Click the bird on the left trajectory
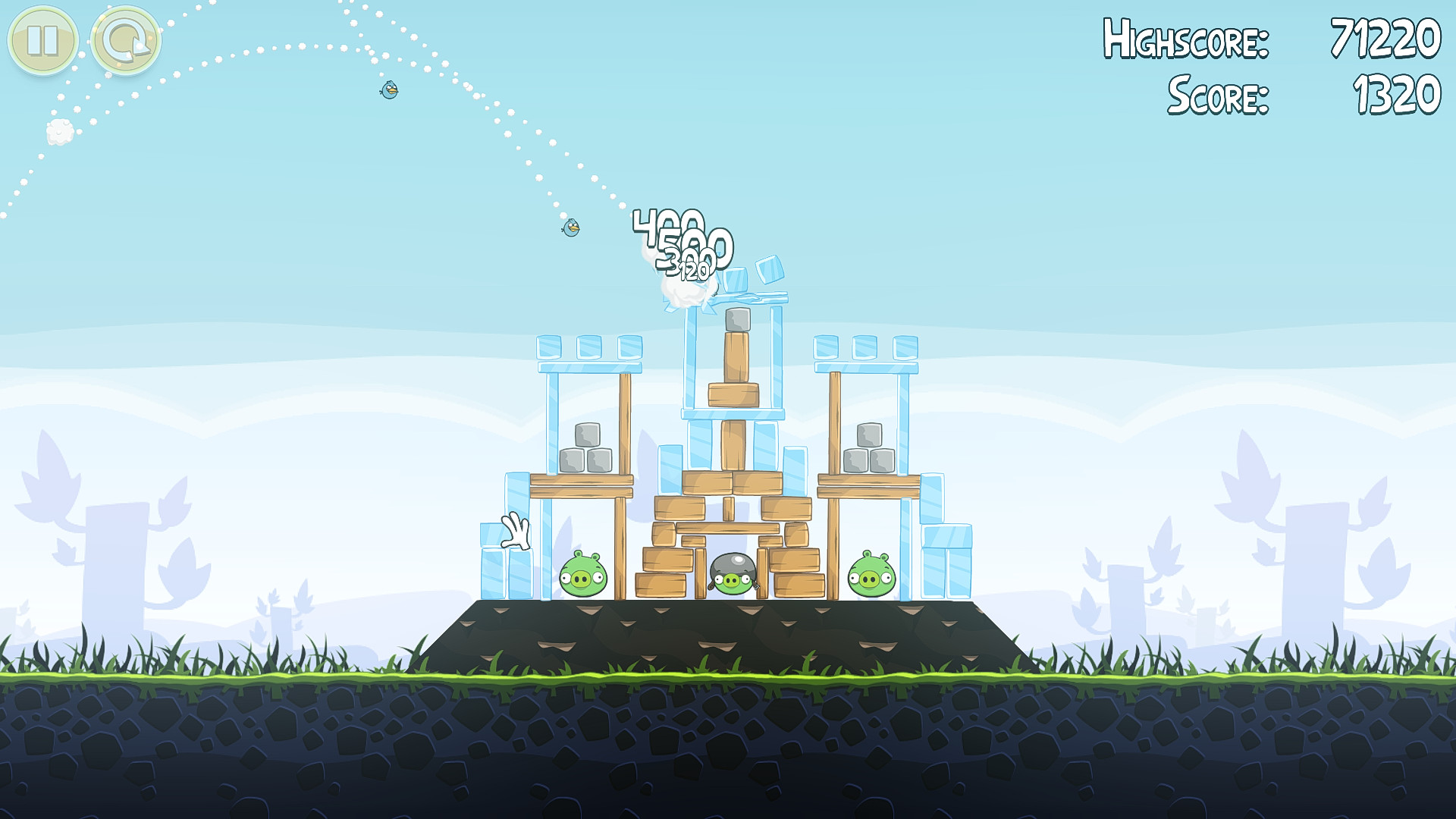Screen dimensions: 1456x819 click(389, 91)
